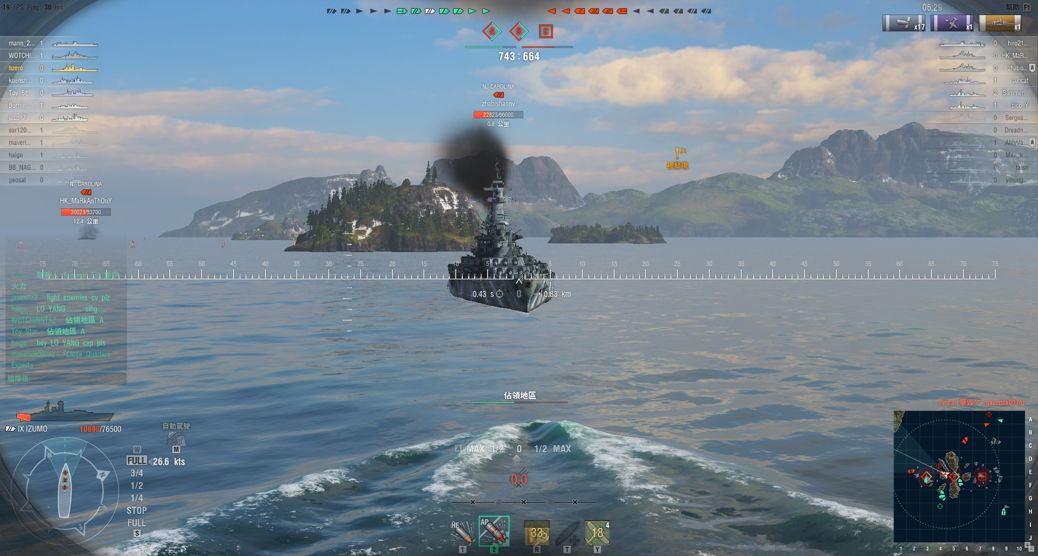Click the ship compass heading indicator
Image resolution: width=1038 pixels, height=556 pixels.
coord(66,482)
